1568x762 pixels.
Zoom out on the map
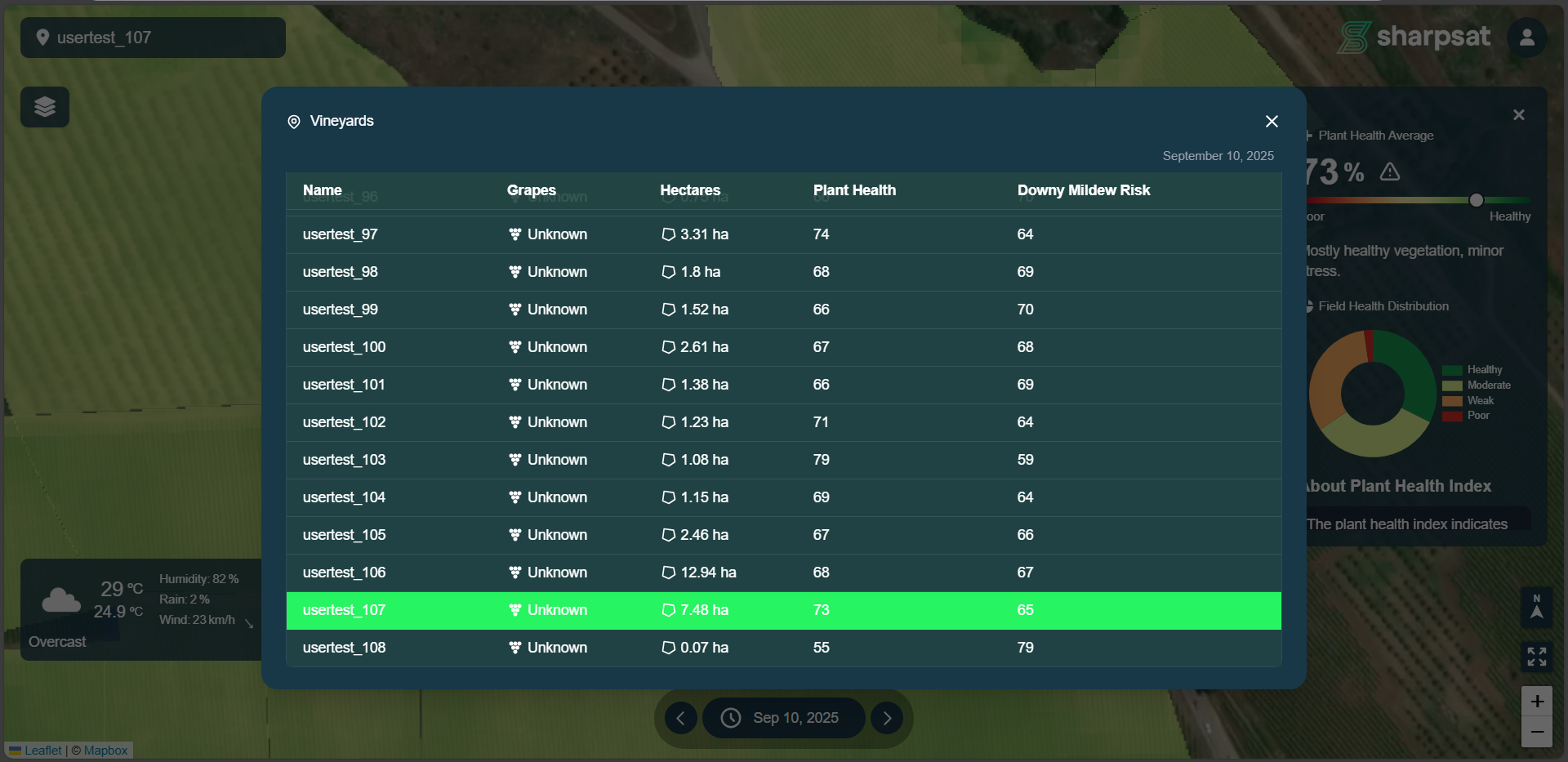click(1536, 732)
